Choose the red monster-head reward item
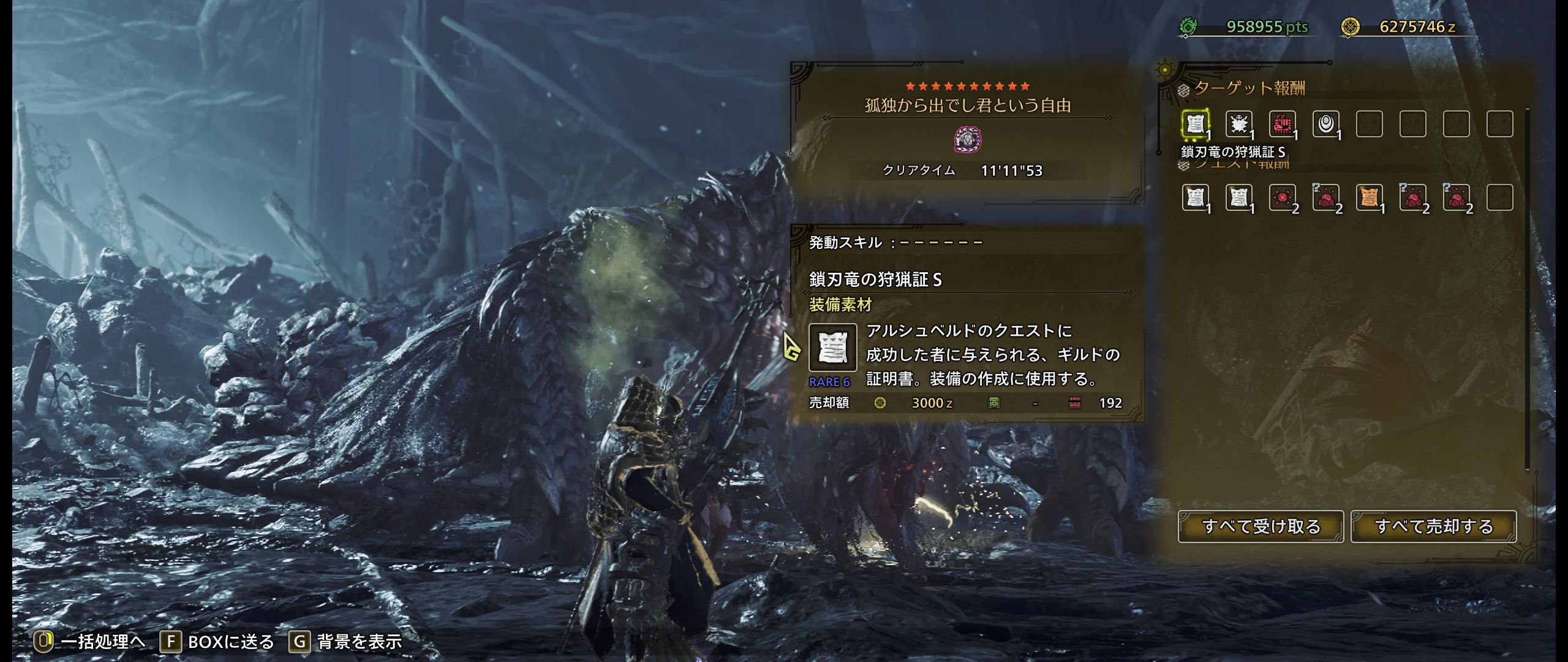 pyautogui.click(x=1282, y=124)
